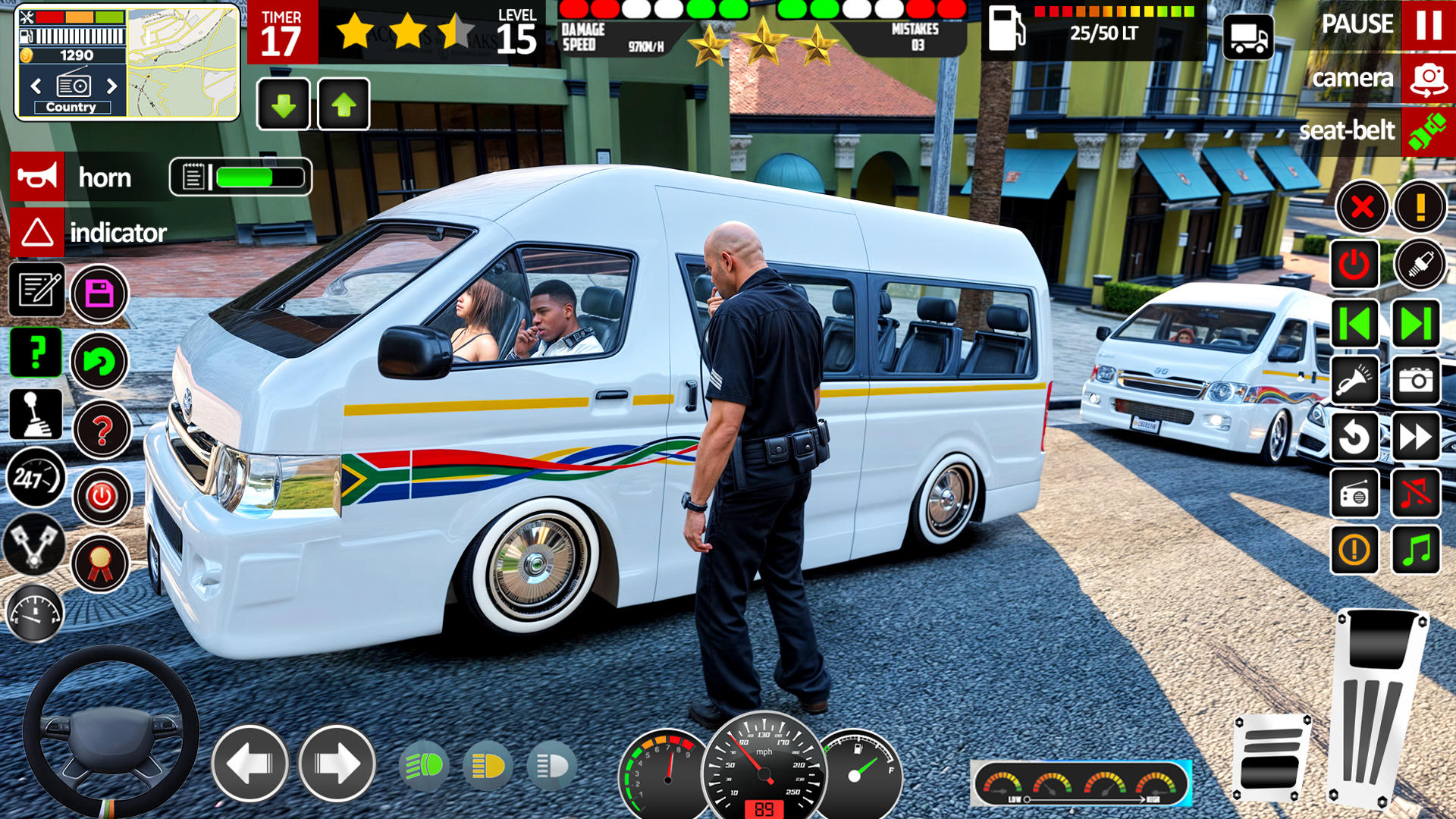The image size is (1456, 819).
Task: Steer left with the left arrow
Action: pos(249,764)
